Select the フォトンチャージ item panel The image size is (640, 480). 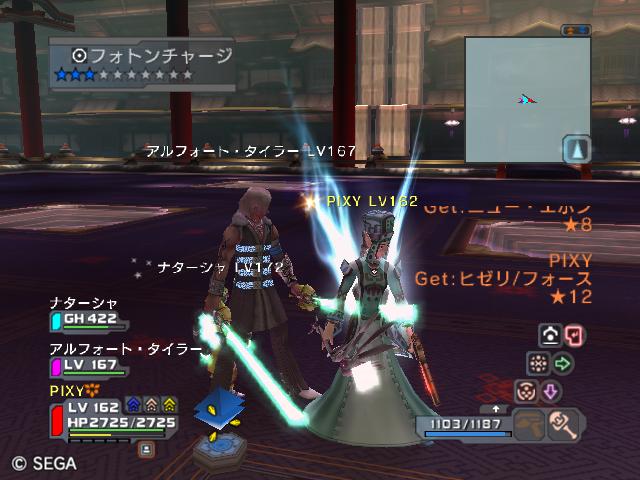(x=142, y=64)
